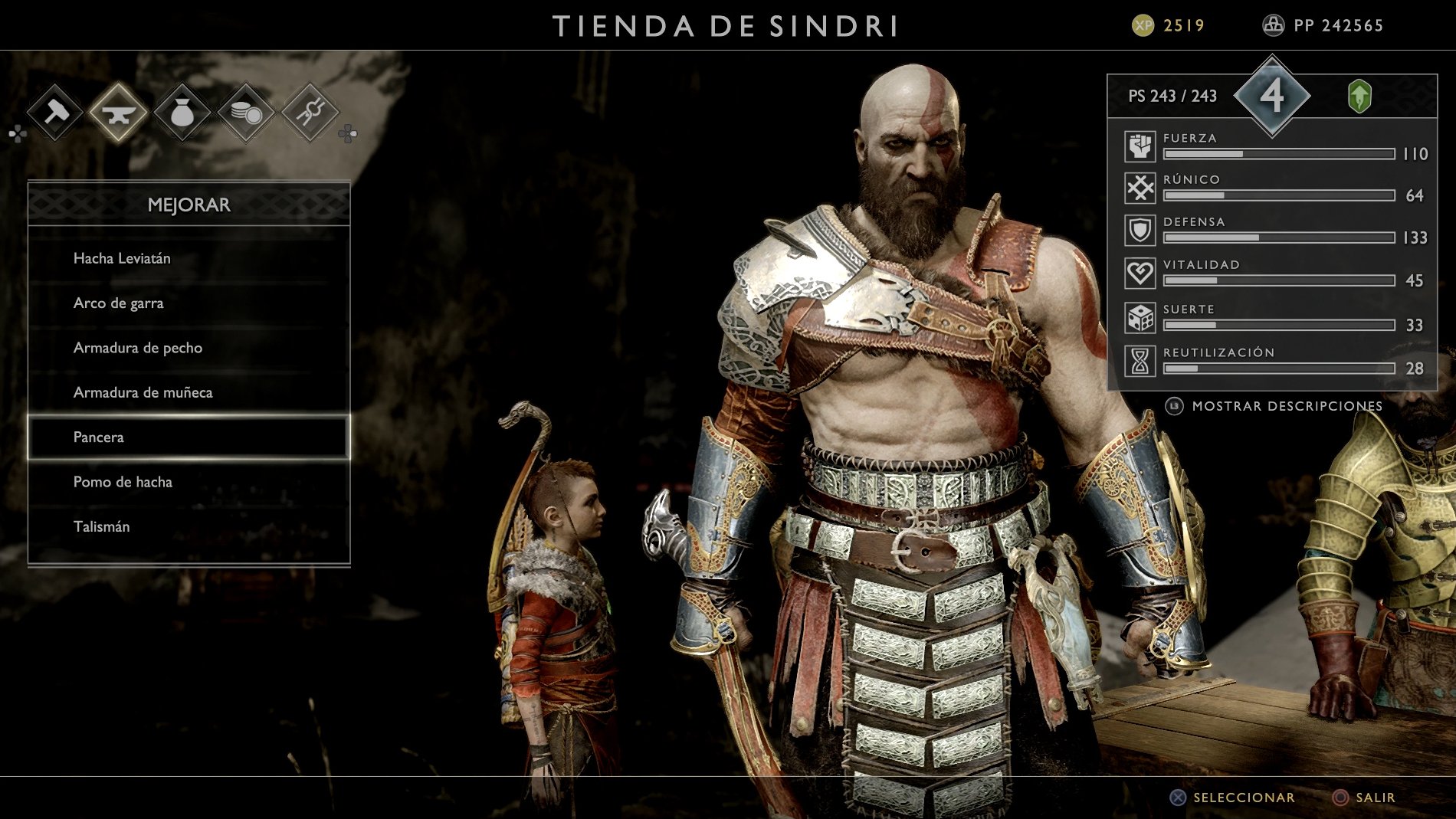Select the broken chain dismantle icon
The image size is (1456, 819).
(309, 113)
